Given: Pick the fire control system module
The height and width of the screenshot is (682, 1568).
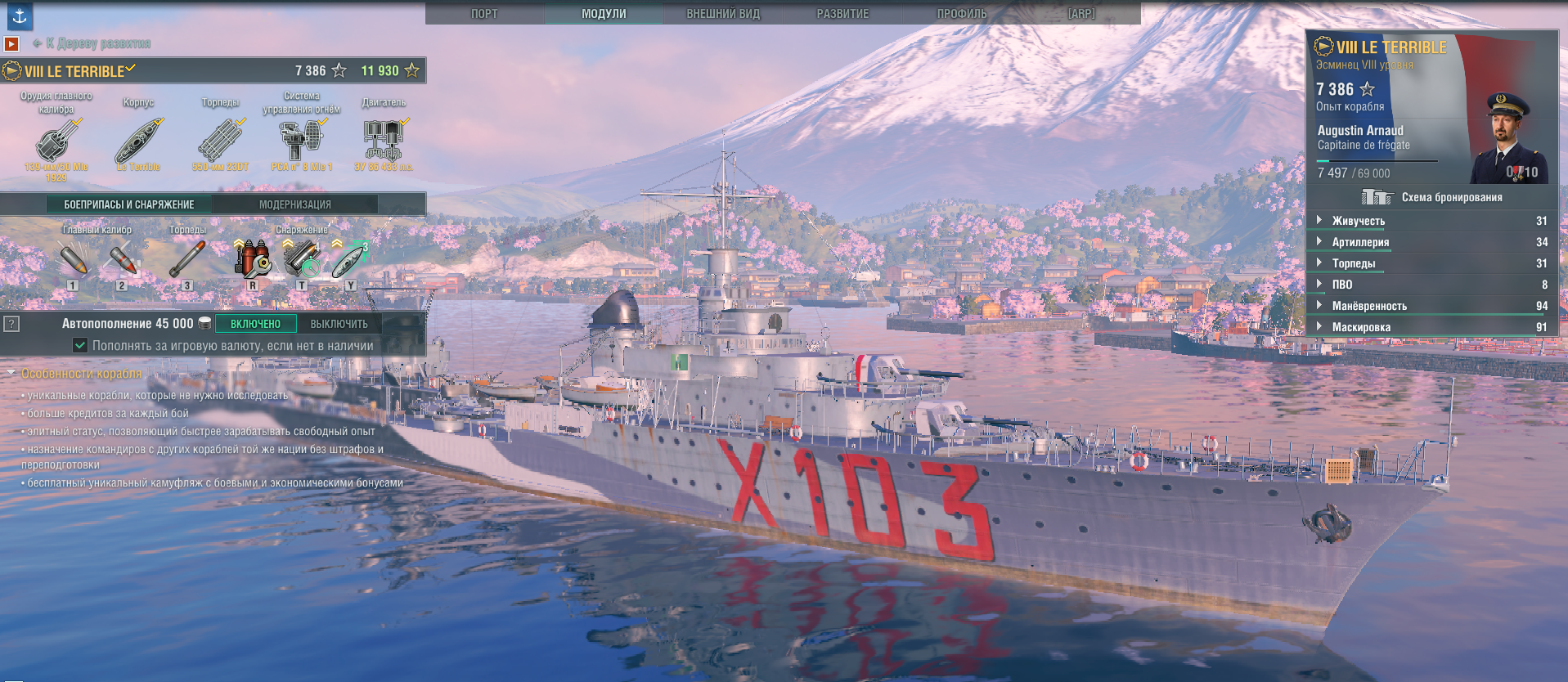Looking at the screenshot, I should (301, 141).
